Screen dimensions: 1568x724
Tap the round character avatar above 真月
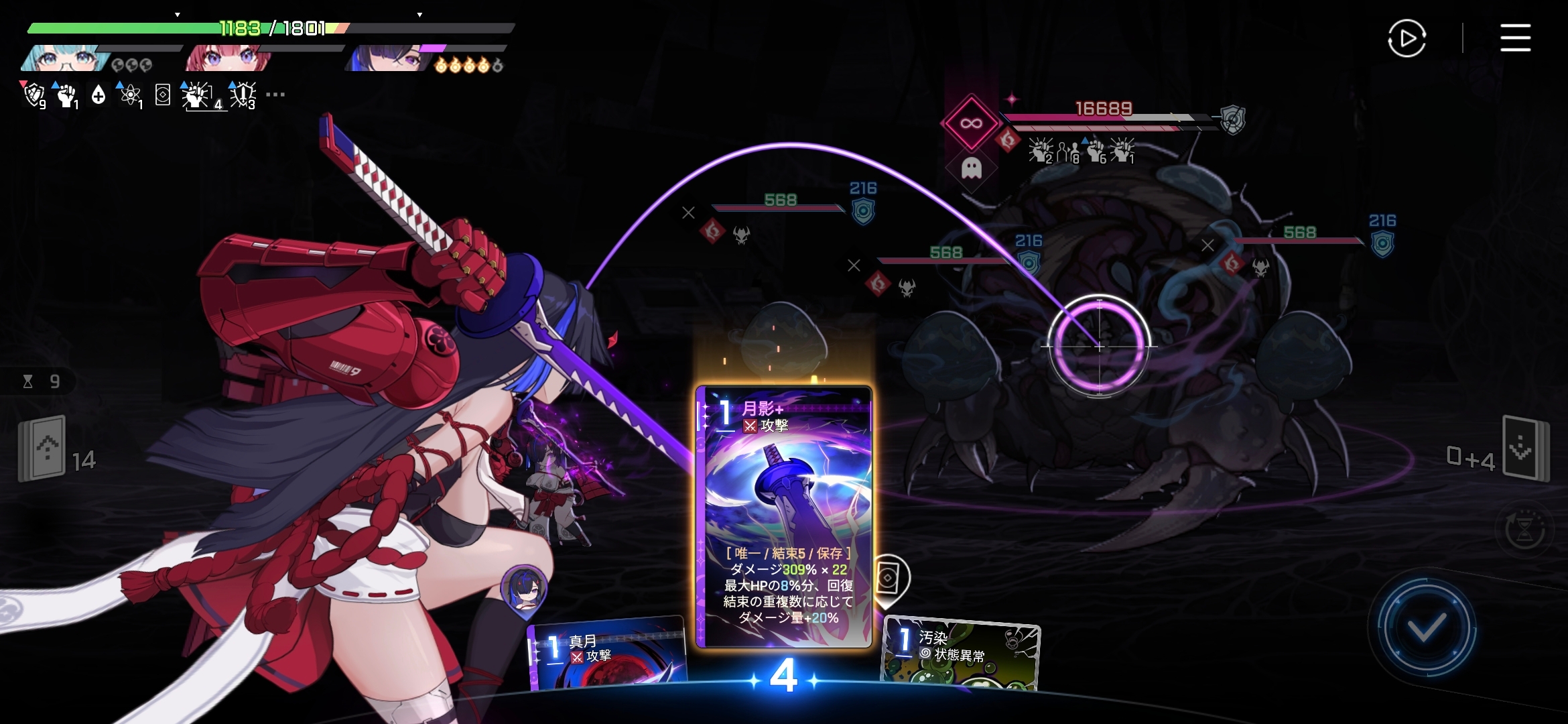click(x=524, y=589)
